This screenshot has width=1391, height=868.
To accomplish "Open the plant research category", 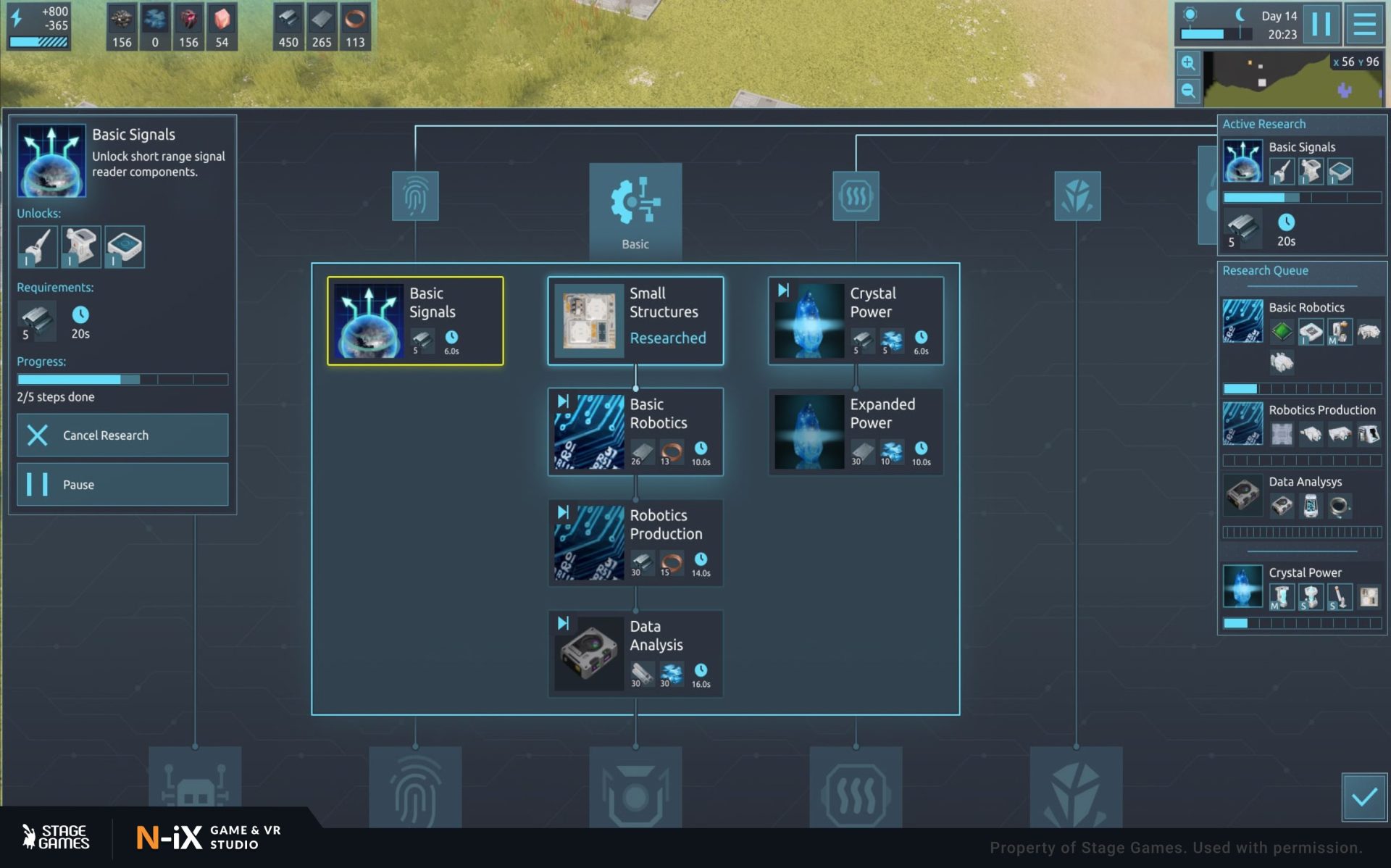I will point(1077,196).
